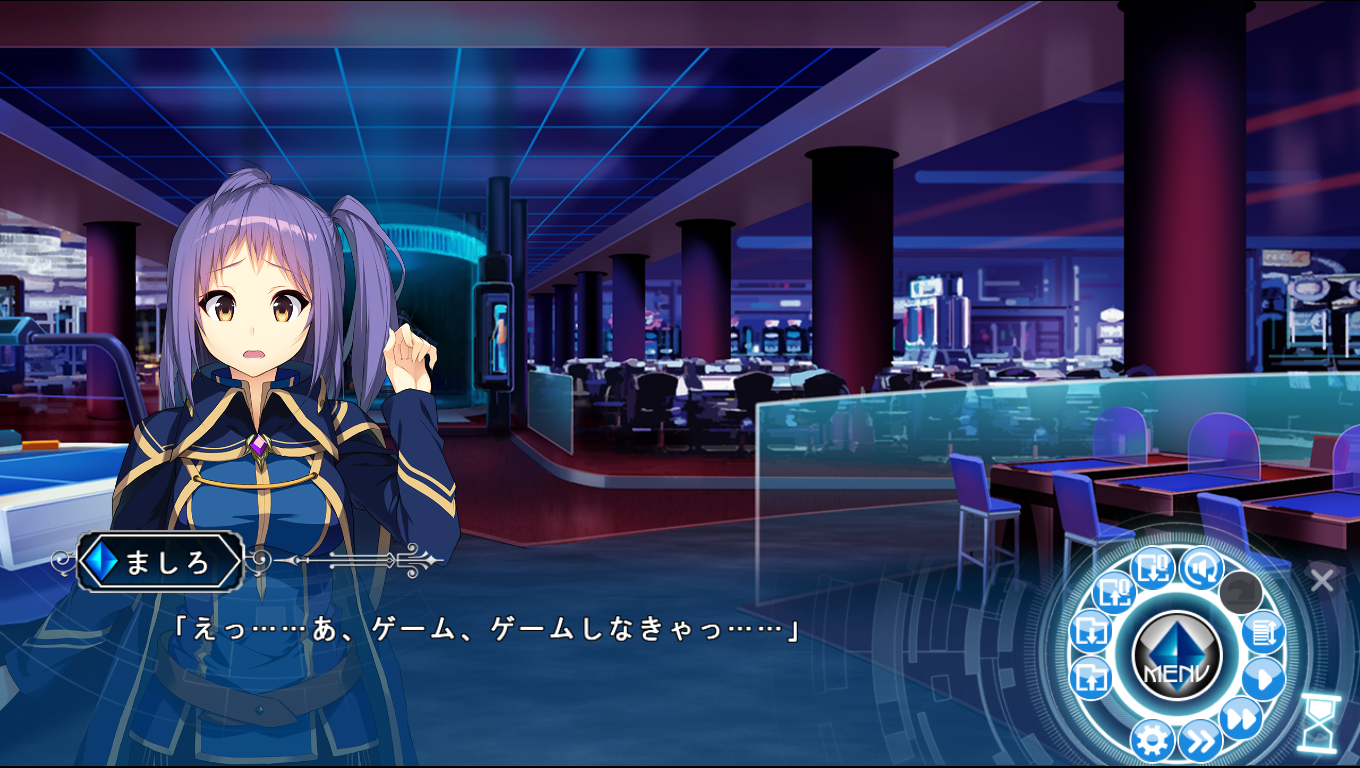The height and width of the screenshot is (768, 1360).
Task: Click the double-chevron skip button
Action: point(1199,741)
